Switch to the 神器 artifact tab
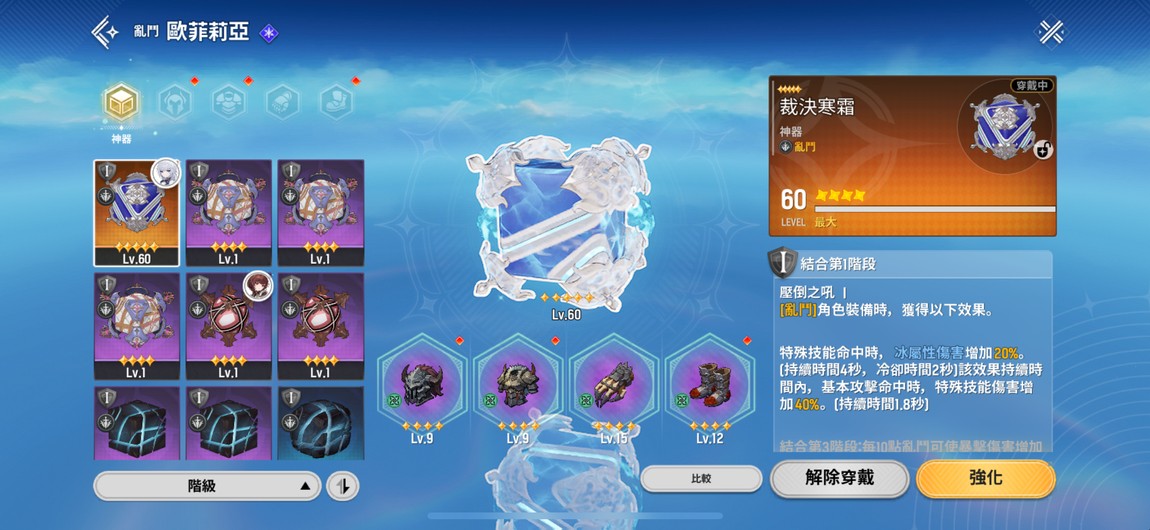 [x=121, y=103]
